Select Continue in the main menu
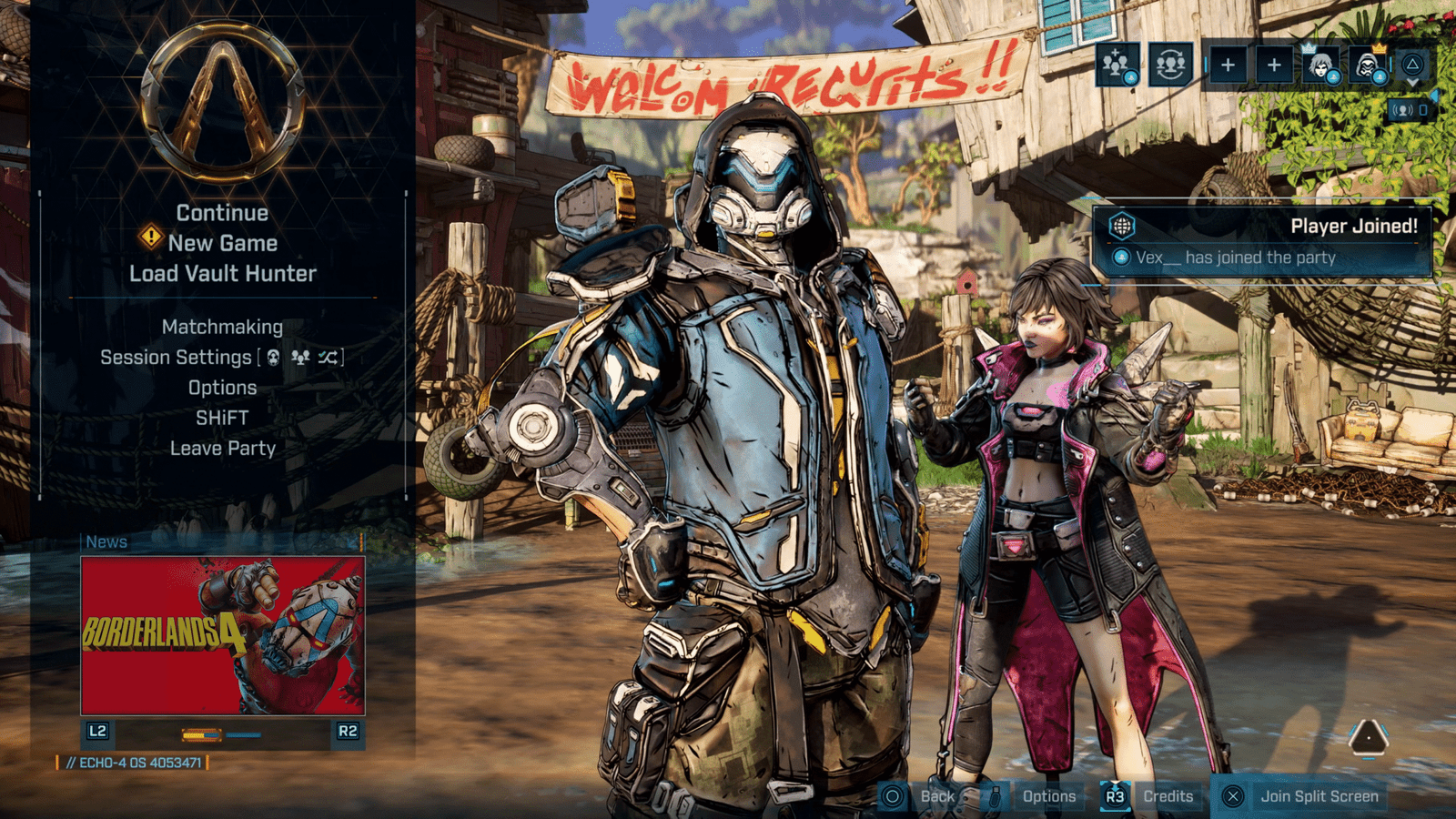This screenshot has width=1456, height=819. pyautogui.click(x=222, y=213)
